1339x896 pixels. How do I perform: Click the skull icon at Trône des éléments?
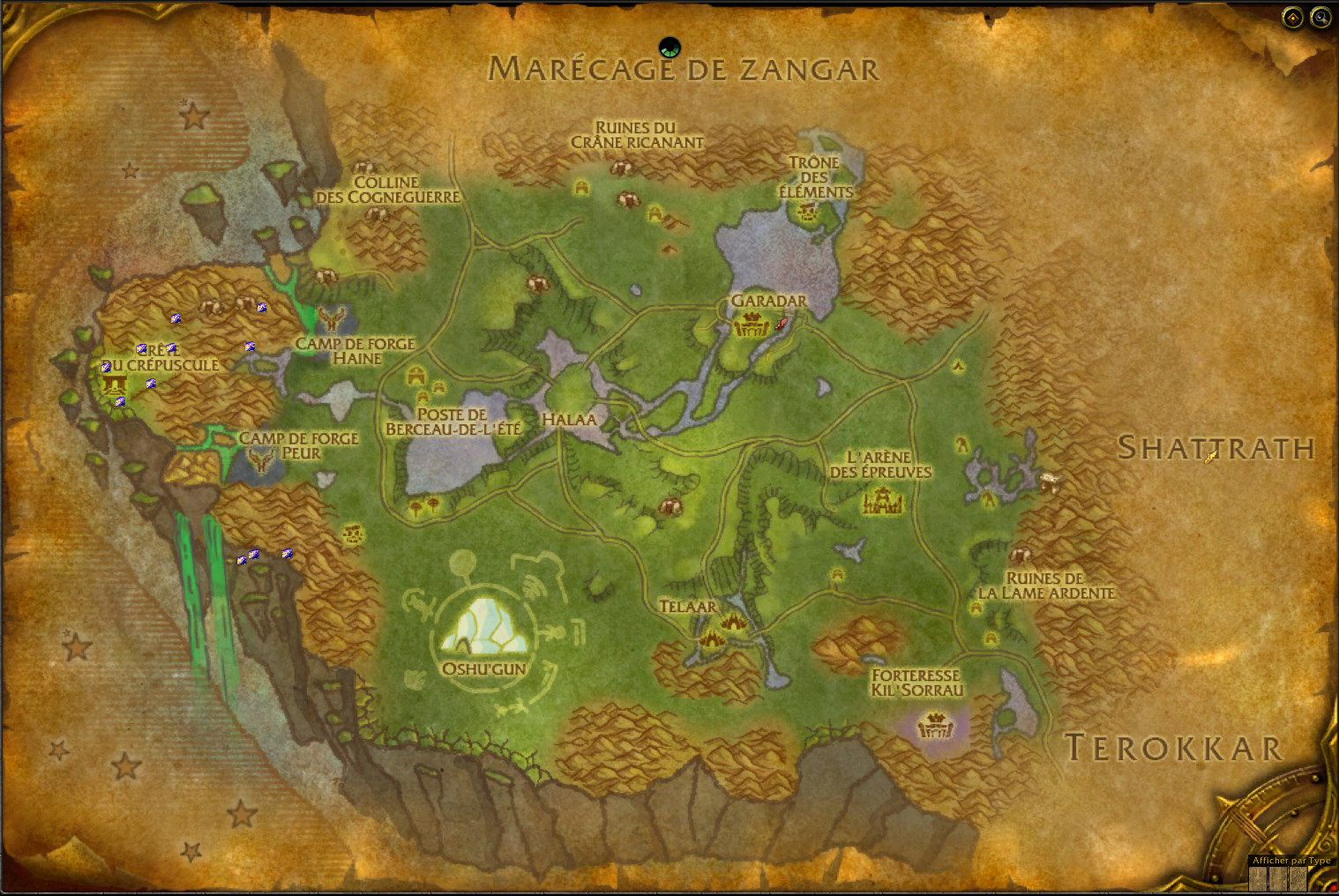tap(807, 212)
